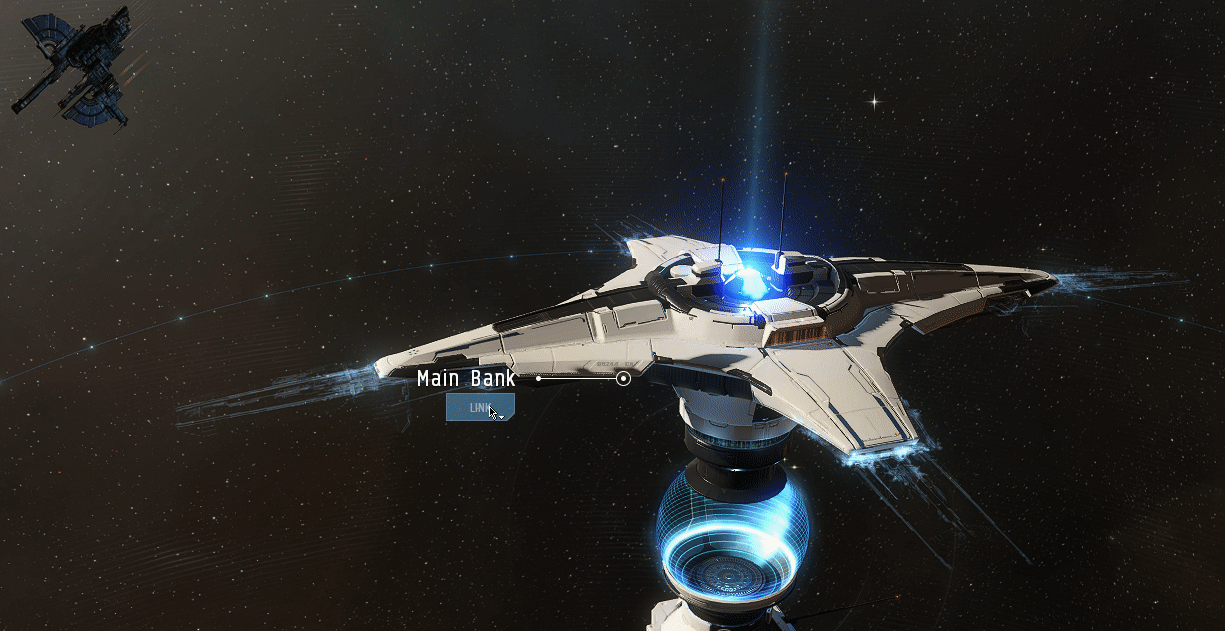The image size is (1225, 631).
Task: Select the Main Bank label
Action: click(466, 379)
